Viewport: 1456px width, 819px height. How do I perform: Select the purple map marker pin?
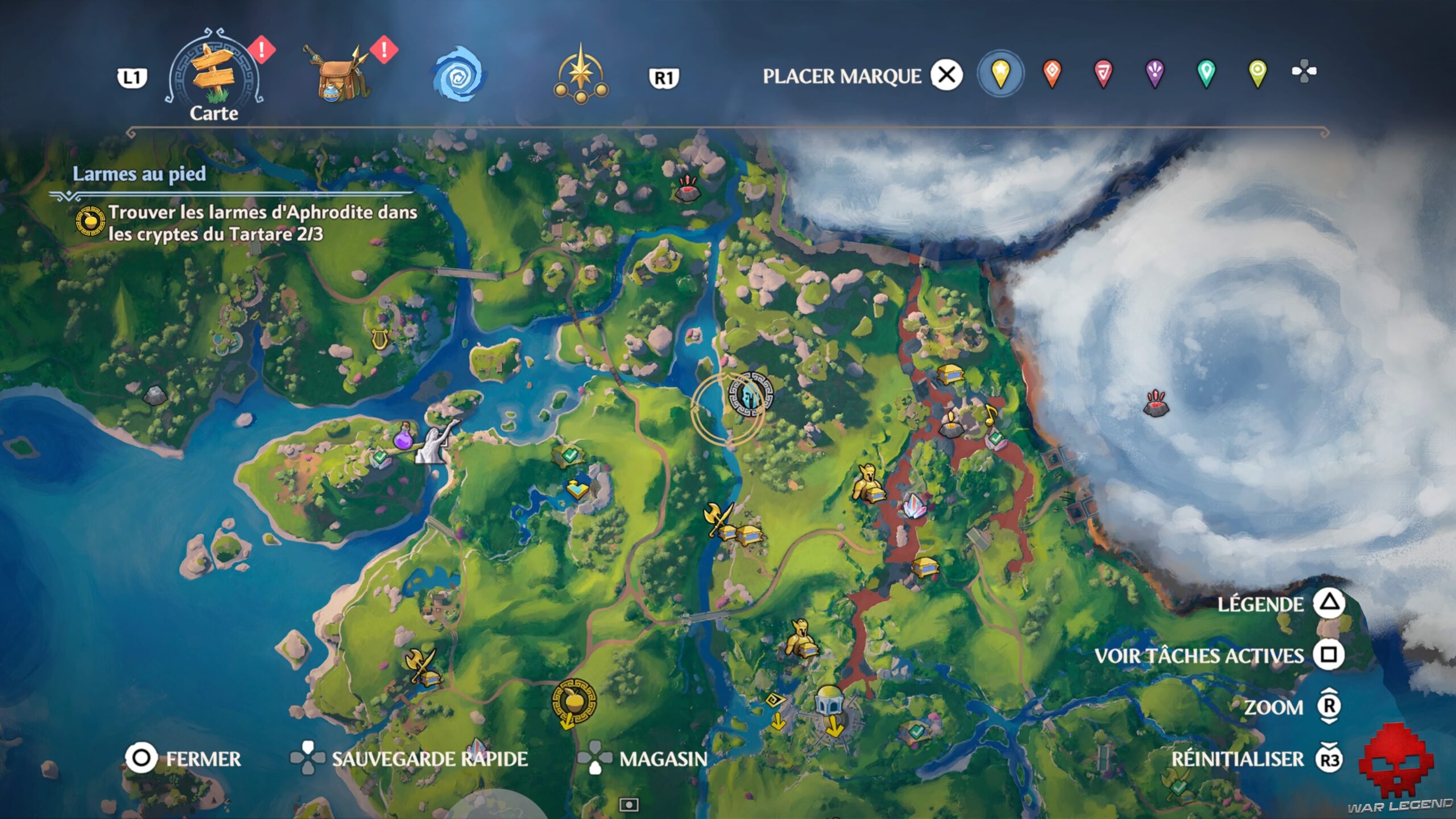click(1155, 74)
